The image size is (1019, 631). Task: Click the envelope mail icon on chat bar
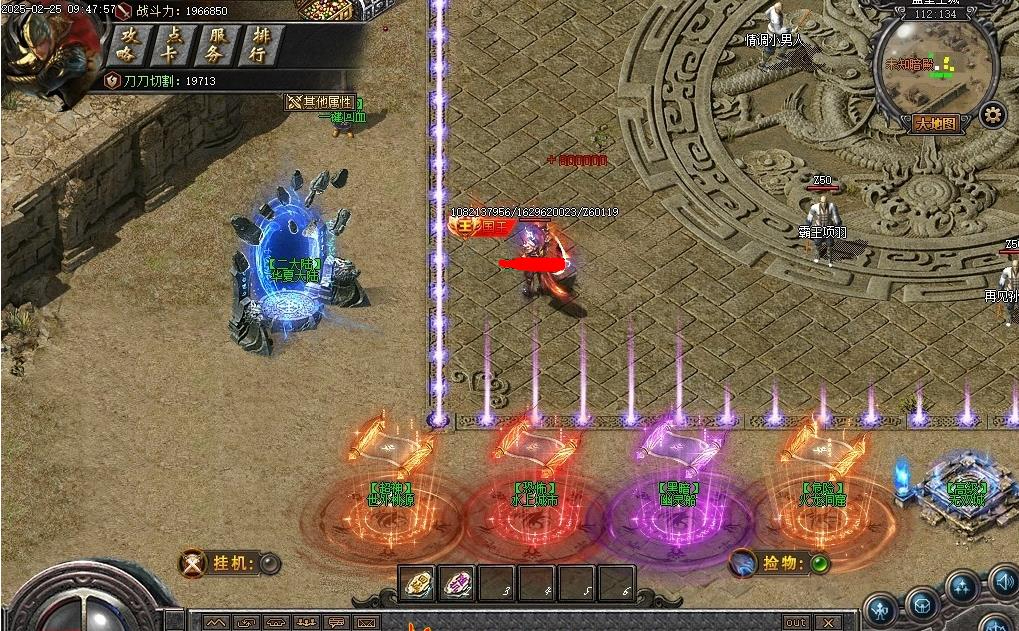367,623
